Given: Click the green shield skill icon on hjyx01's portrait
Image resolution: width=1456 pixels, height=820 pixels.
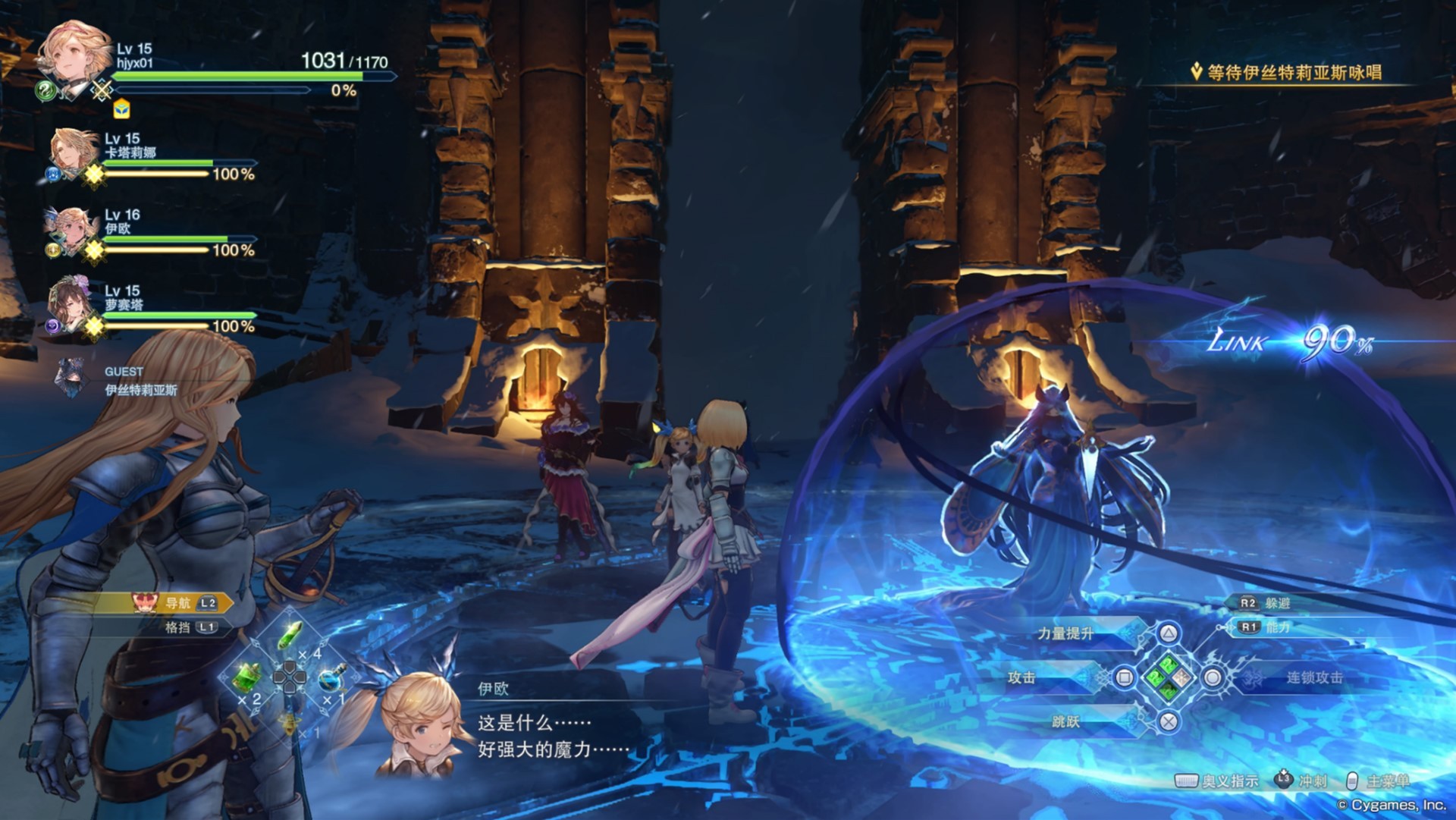Looking at the screenshot, I should [x=45, y=92].
